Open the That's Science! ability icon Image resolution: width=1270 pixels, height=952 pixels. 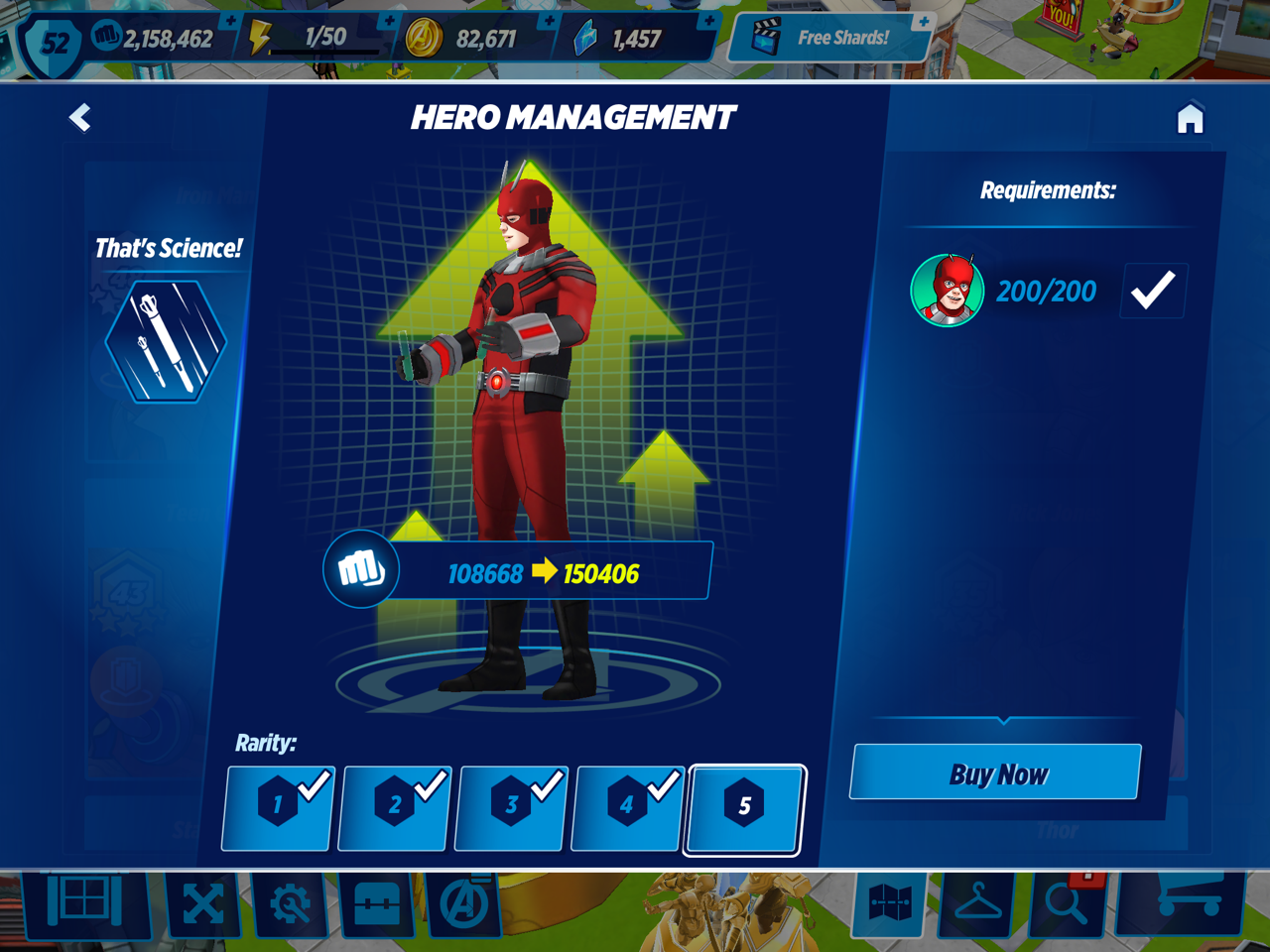(x=167, y=341)
